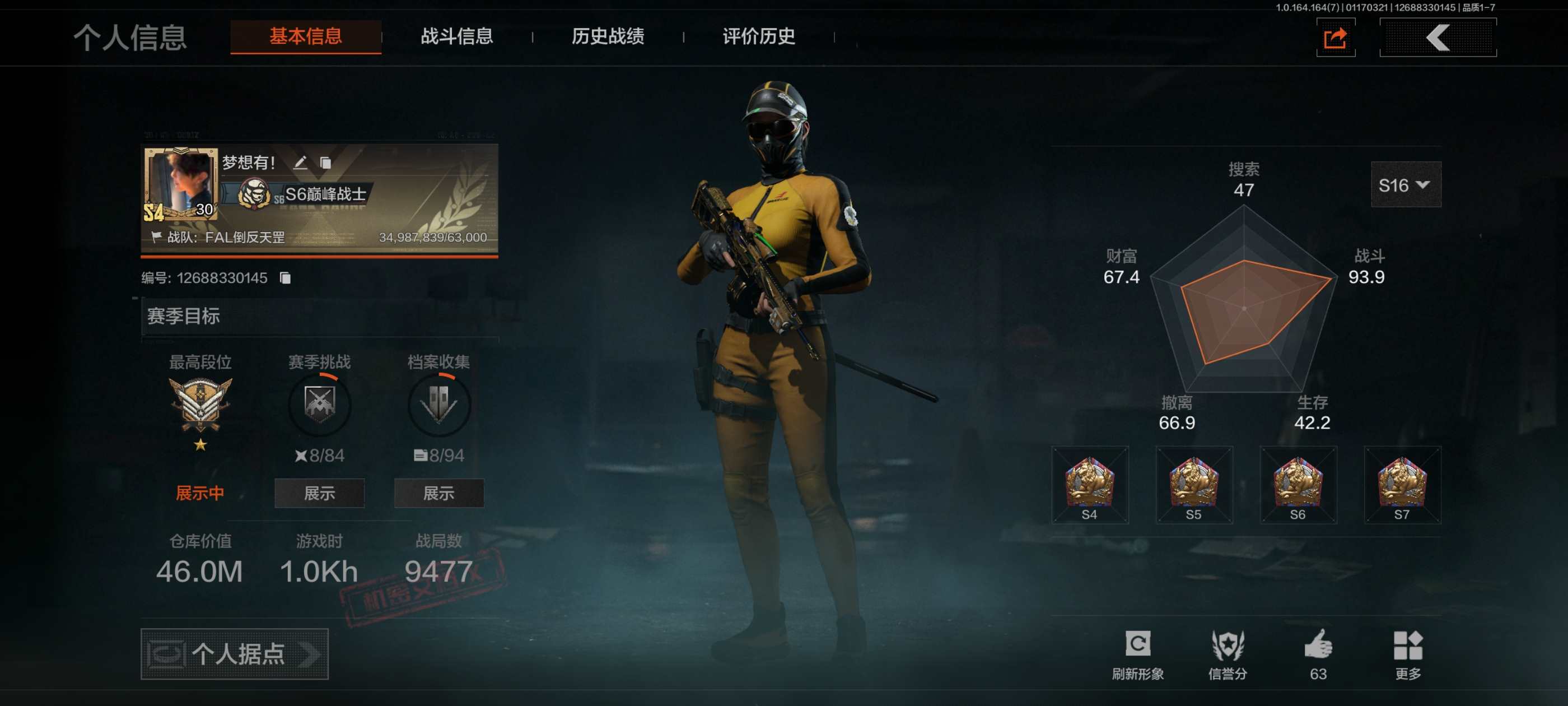
Task: Show the 档案收集 progress badge
Action: [x=438, y=493]
